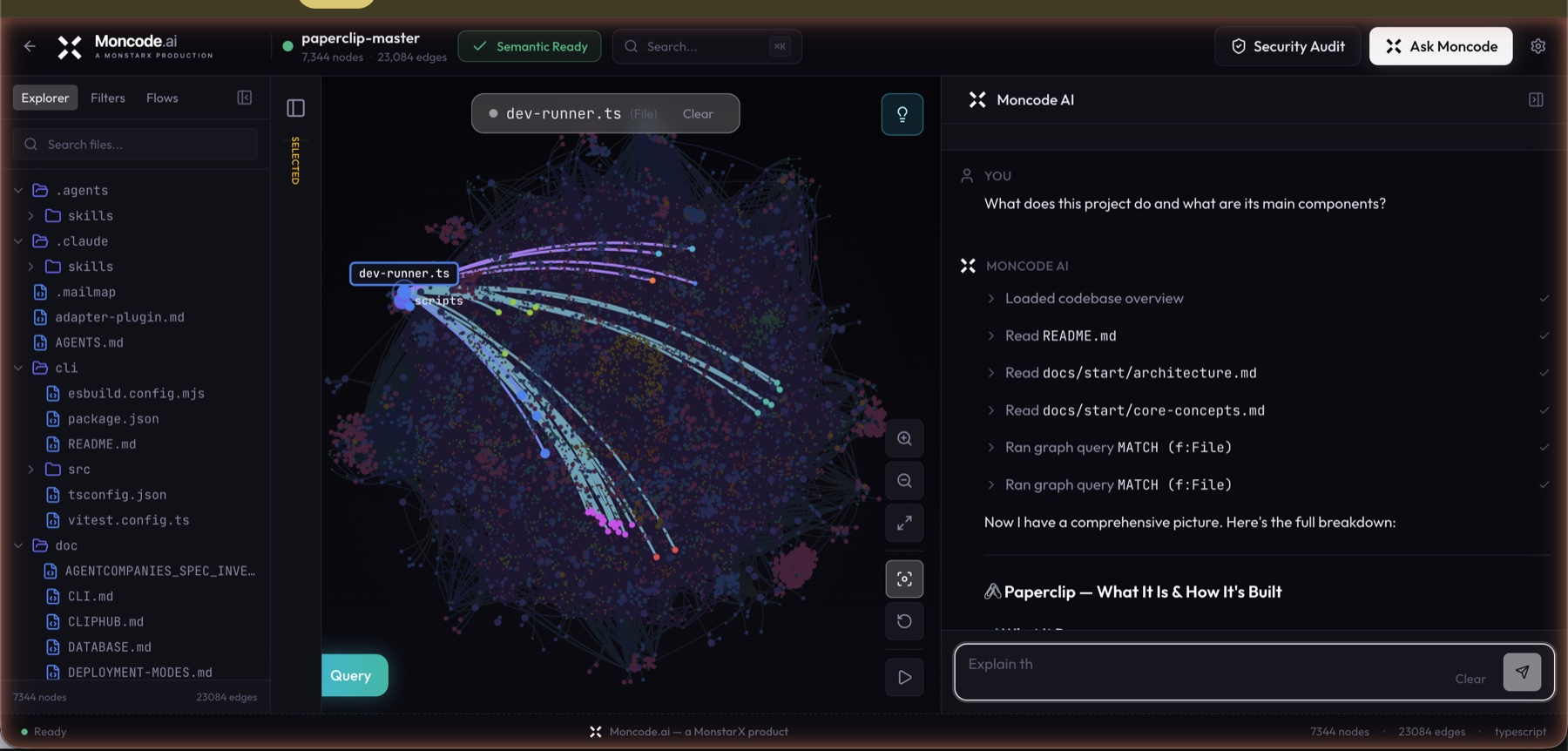Open the insights lightbulb panel on the canvas

[902, 113]
